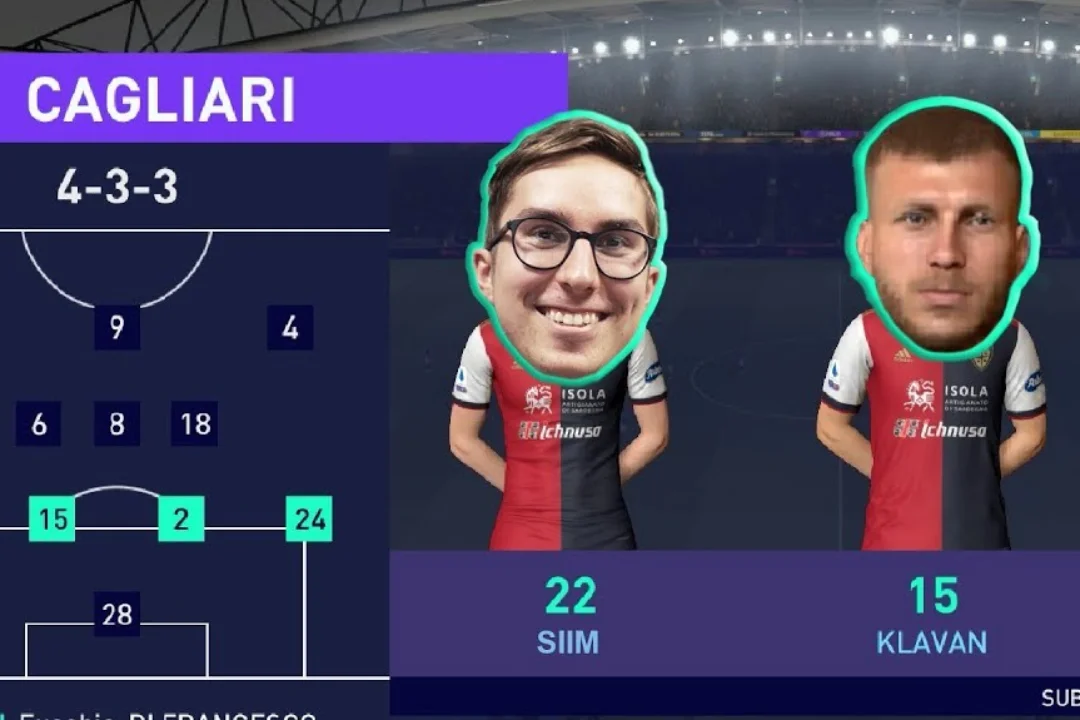Select the number 8 formation tile

click(x=117, y=424)
